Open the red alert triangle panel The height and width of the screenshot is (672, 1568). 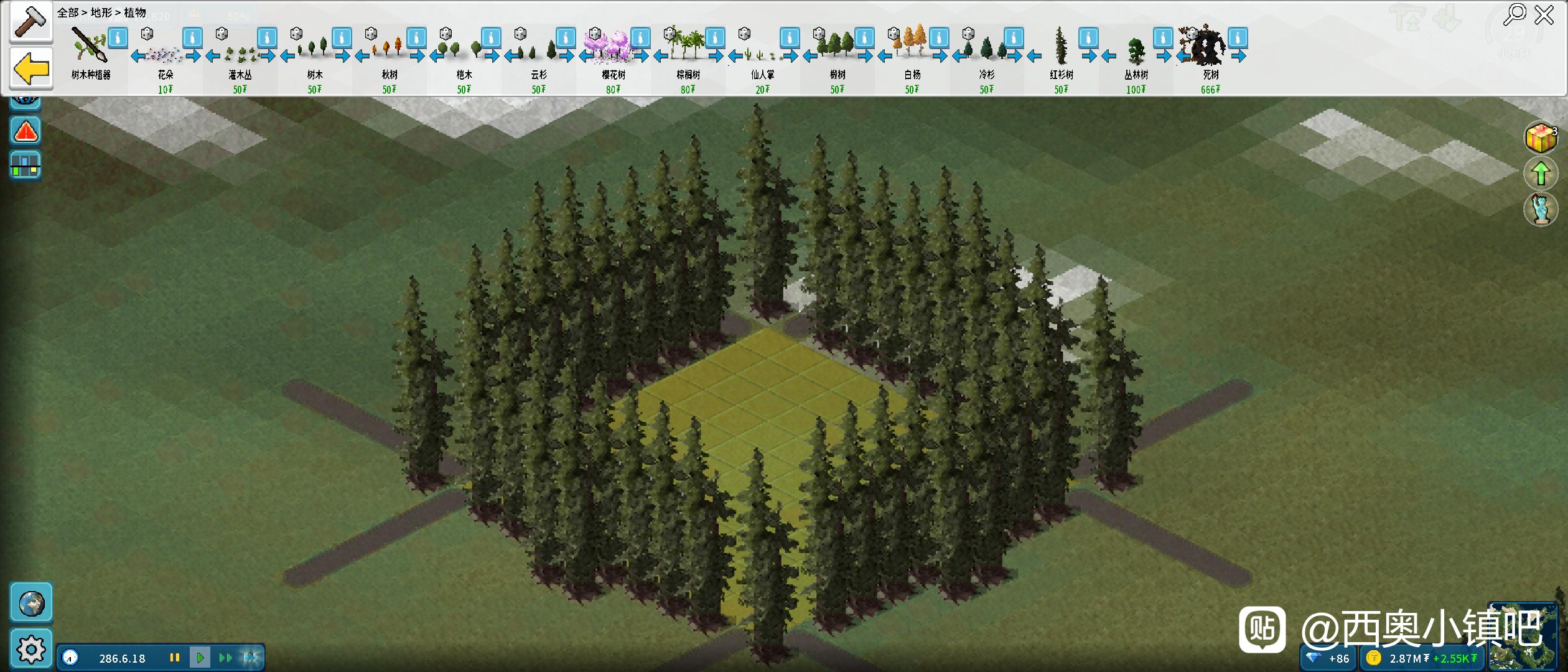[x=26, y=131]
